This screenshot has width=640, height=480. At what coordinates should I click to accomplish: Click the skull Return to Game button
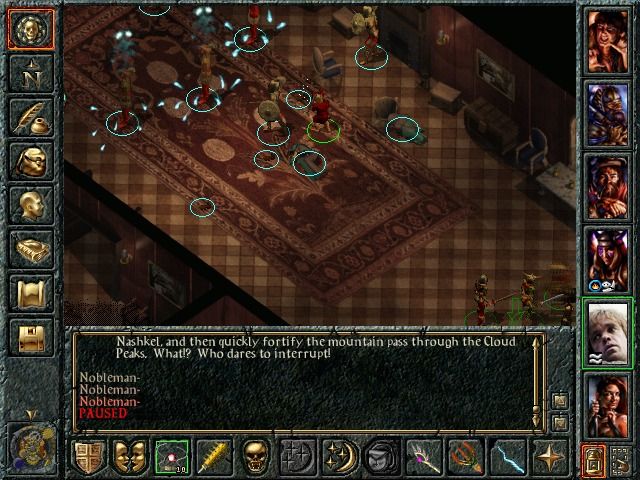30,30
